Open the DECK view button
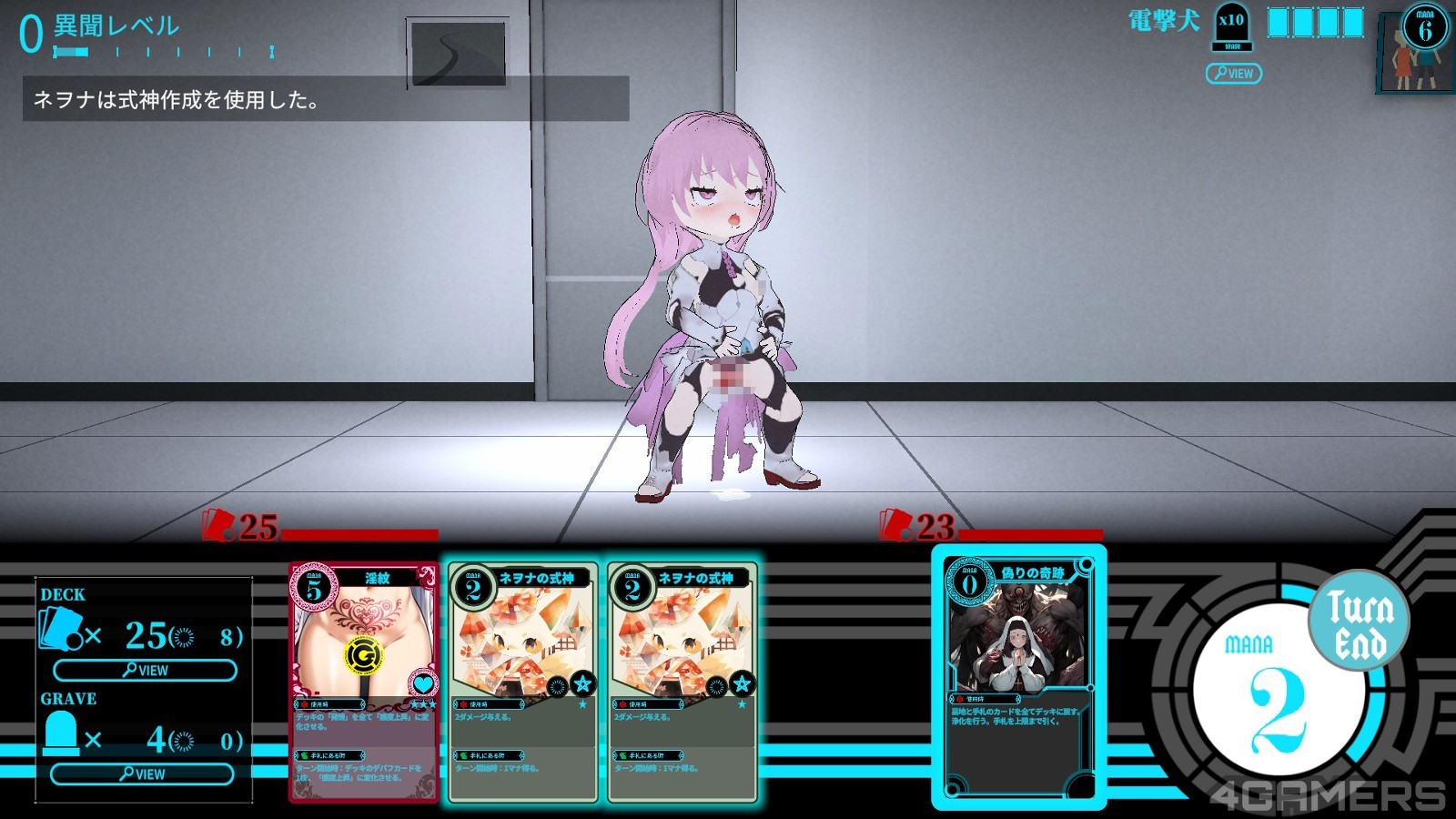Image resolution: width=1456 pixels, height=819 pixels. pos(145,671)
